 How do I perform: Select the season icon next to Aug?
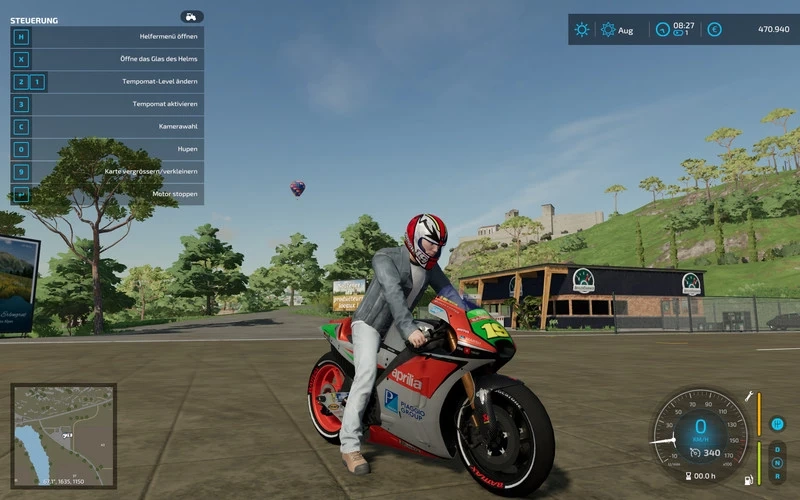coord(607,30)
